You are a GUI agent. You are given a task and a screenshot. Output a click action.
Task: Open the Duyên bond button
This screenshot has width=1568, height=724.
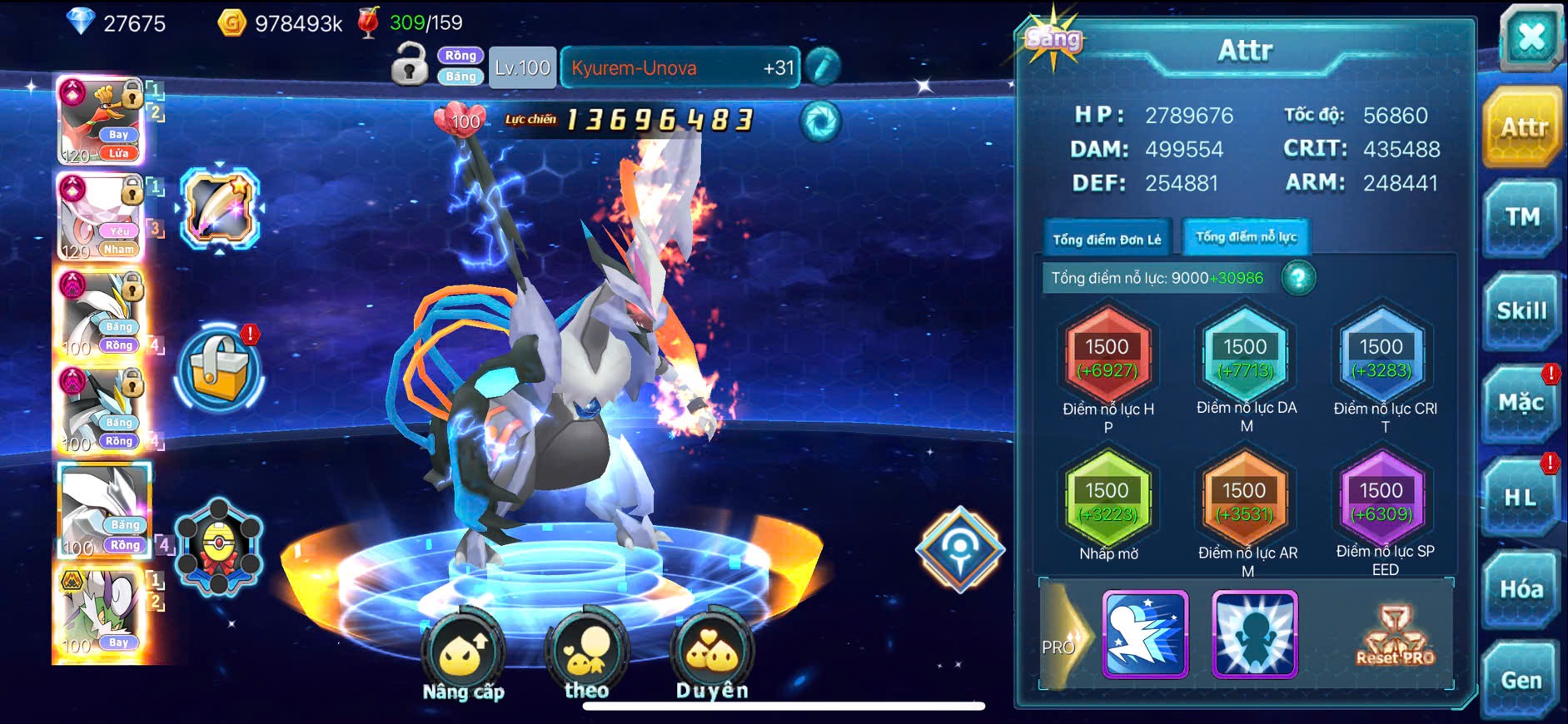pos(712,657)
